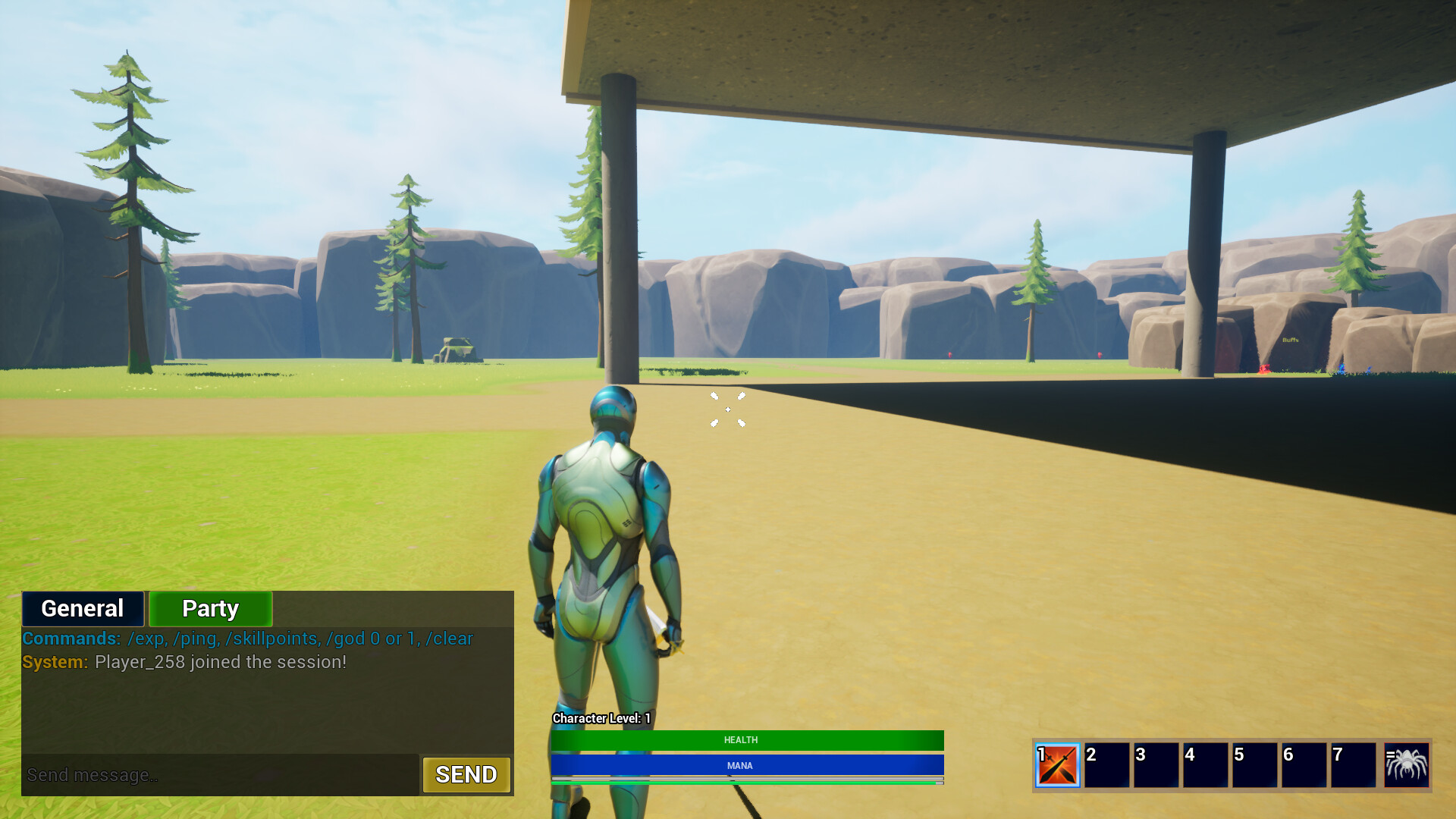Viewport: 1456px width, 819px height.
Task: Select empty hotbar slot 3
Action: tap(1157, 766)
